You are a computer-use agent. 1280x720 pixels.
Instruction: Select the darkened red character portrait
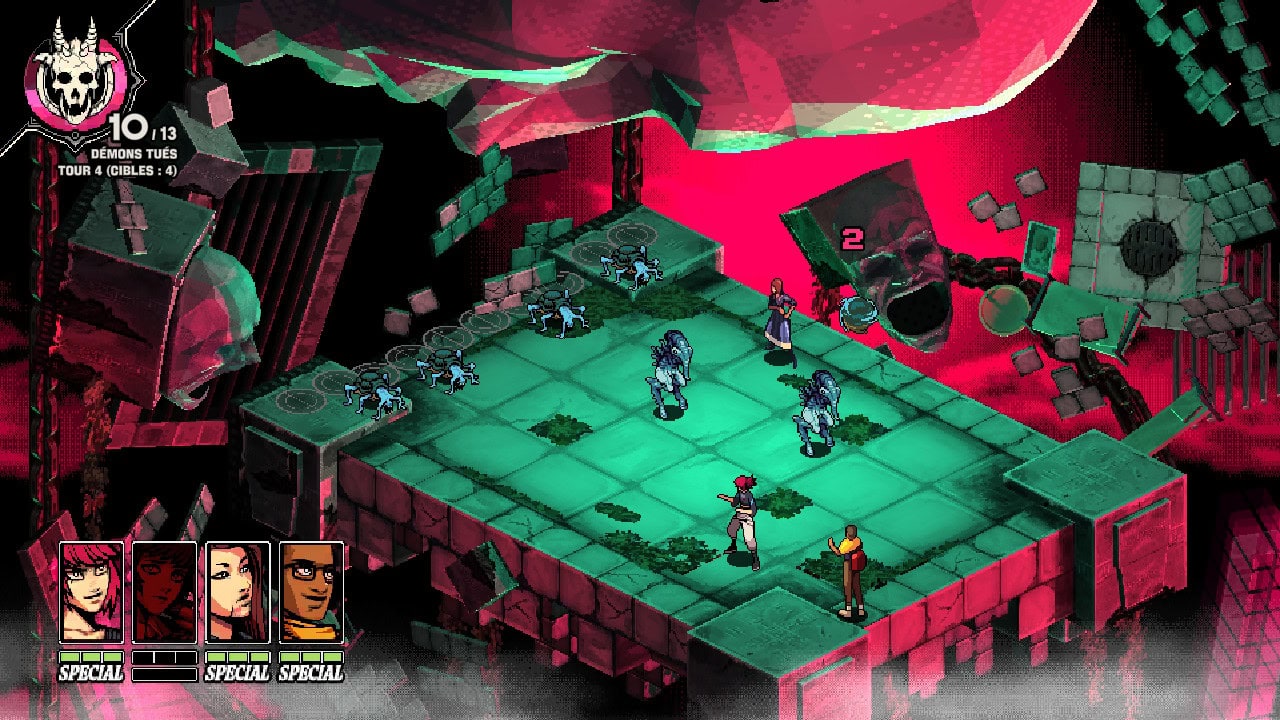[x=164, y=592]
